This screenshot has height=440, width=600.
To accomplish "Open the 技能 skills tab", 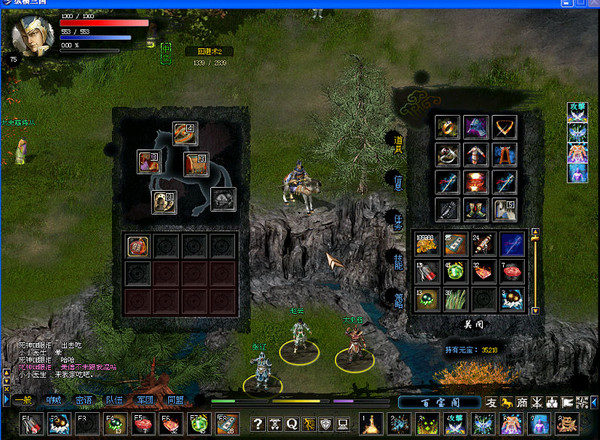I will pos(397,256).
